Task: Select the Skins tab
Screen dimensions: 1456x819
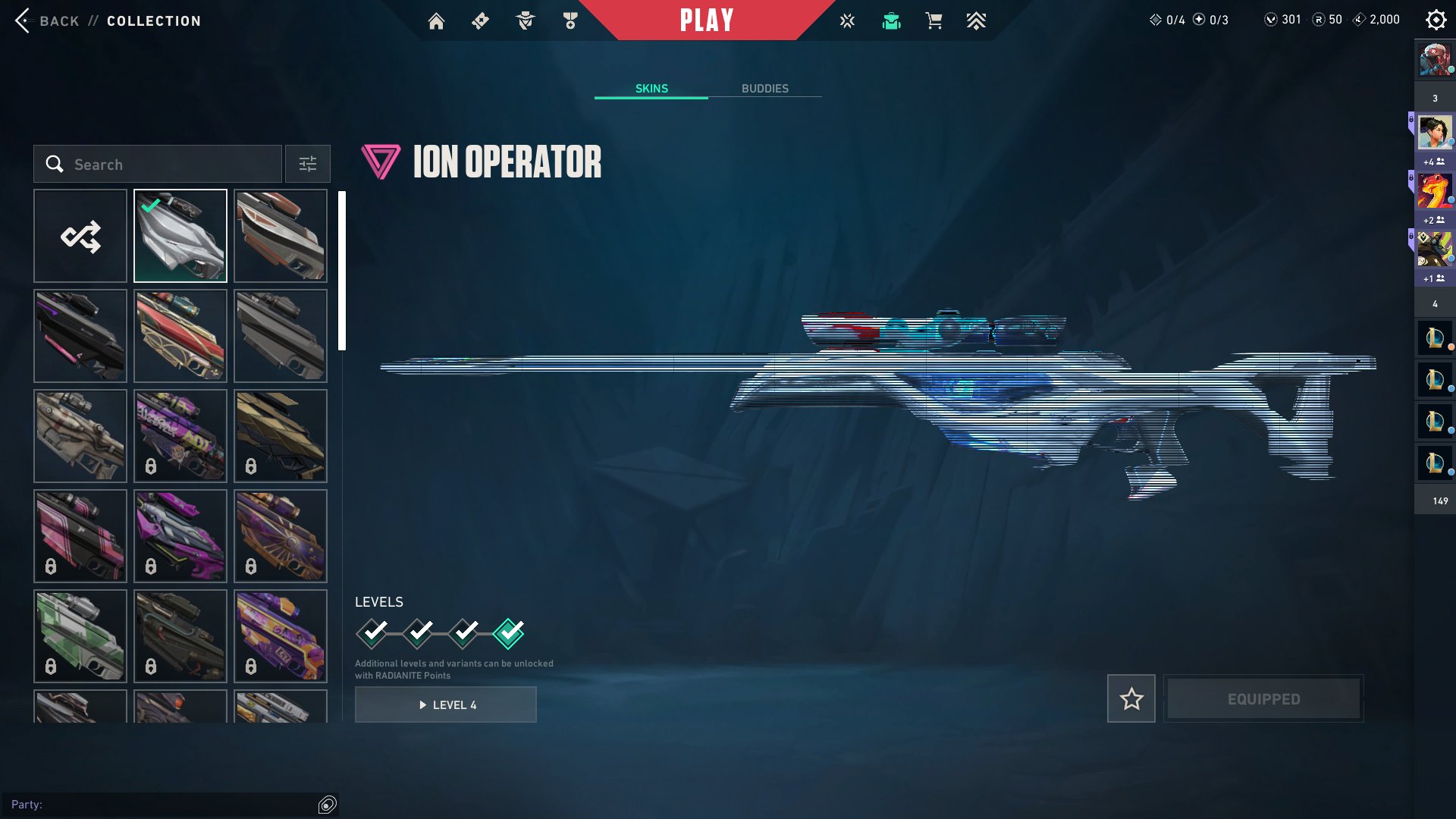Action: click(651, 89)
